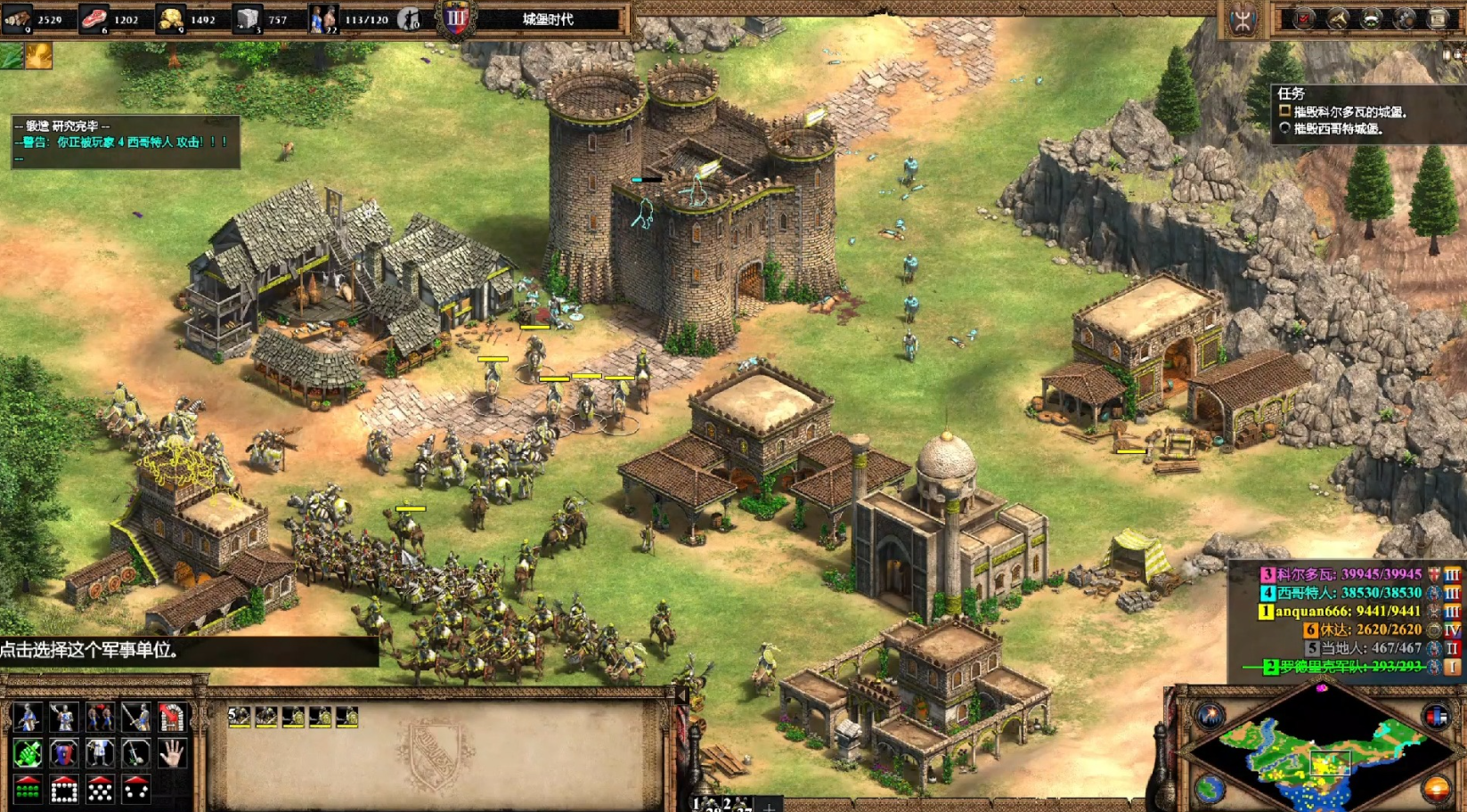Select the unit portrait with number 5
Viewport: 1467px width, 812px height.
(x=239, y=717)
